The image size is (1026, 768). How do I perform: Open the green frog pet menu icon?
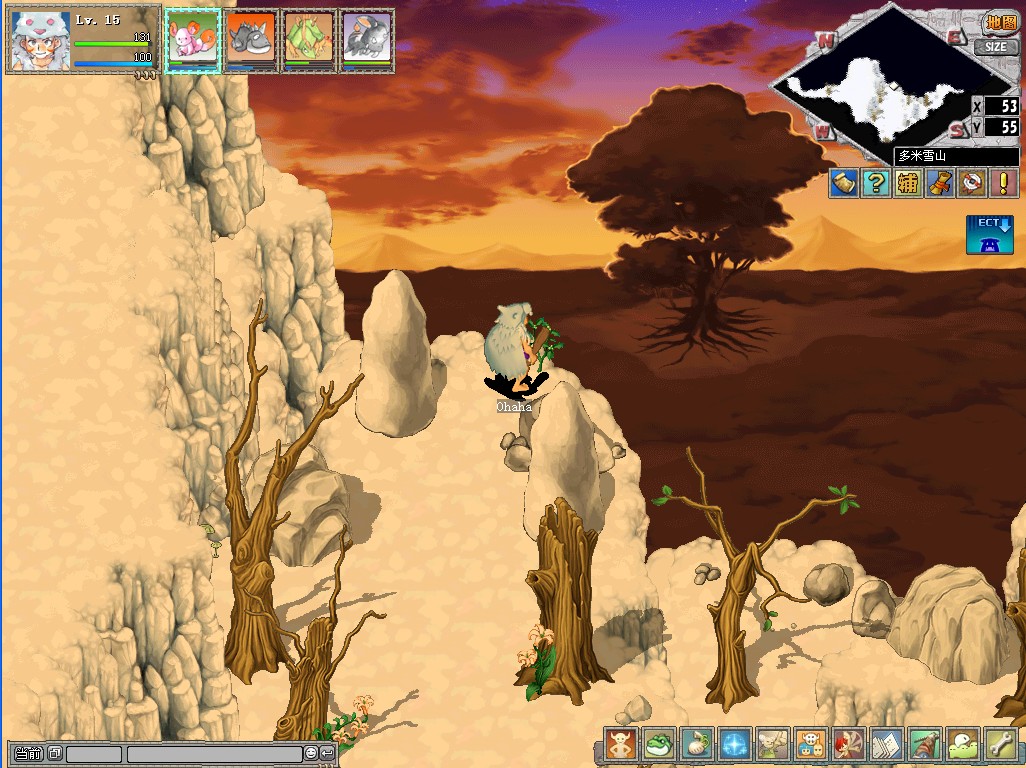tap(659, 745)
